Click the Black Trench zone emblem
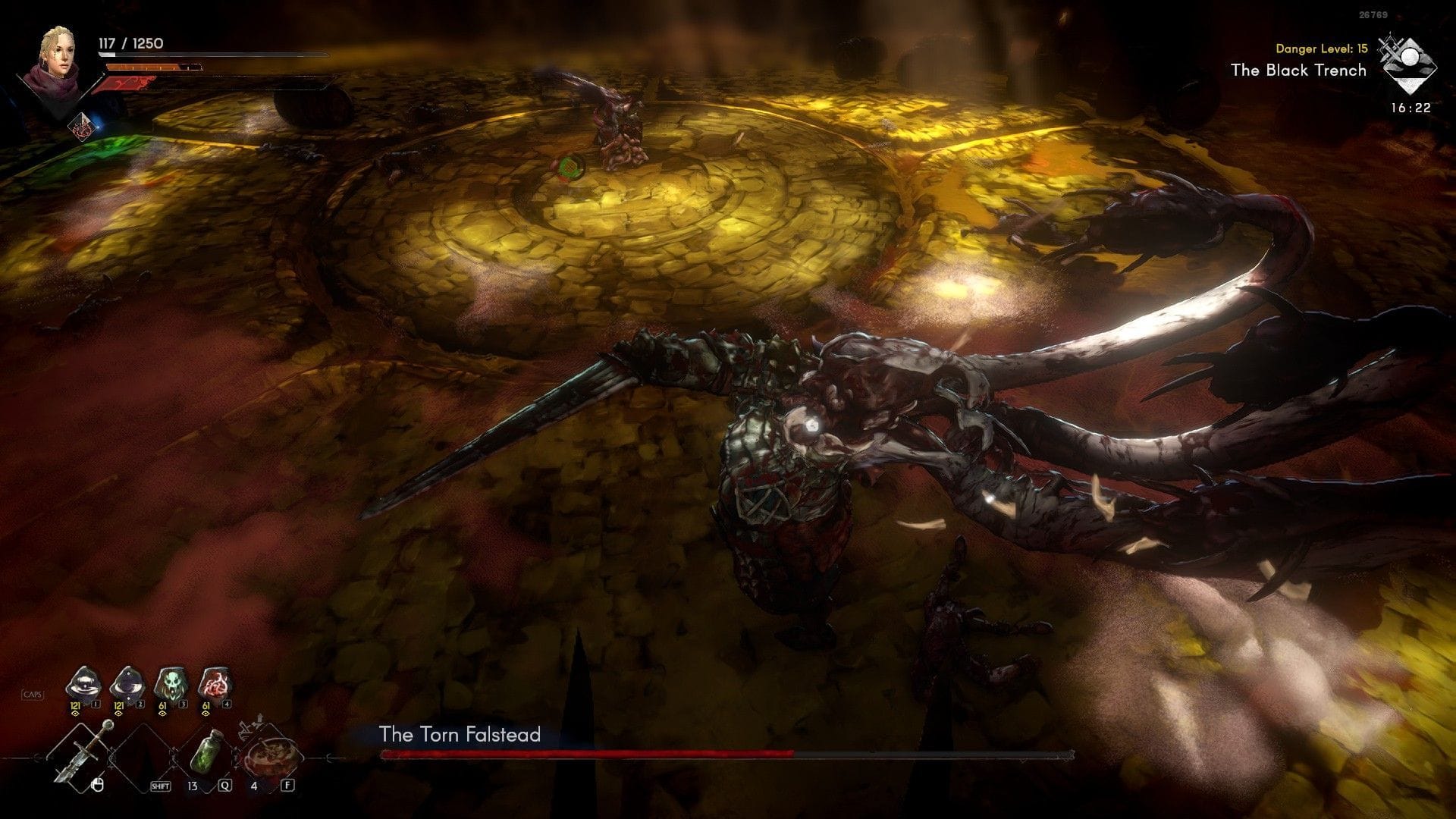 (x=1407, y=64)
